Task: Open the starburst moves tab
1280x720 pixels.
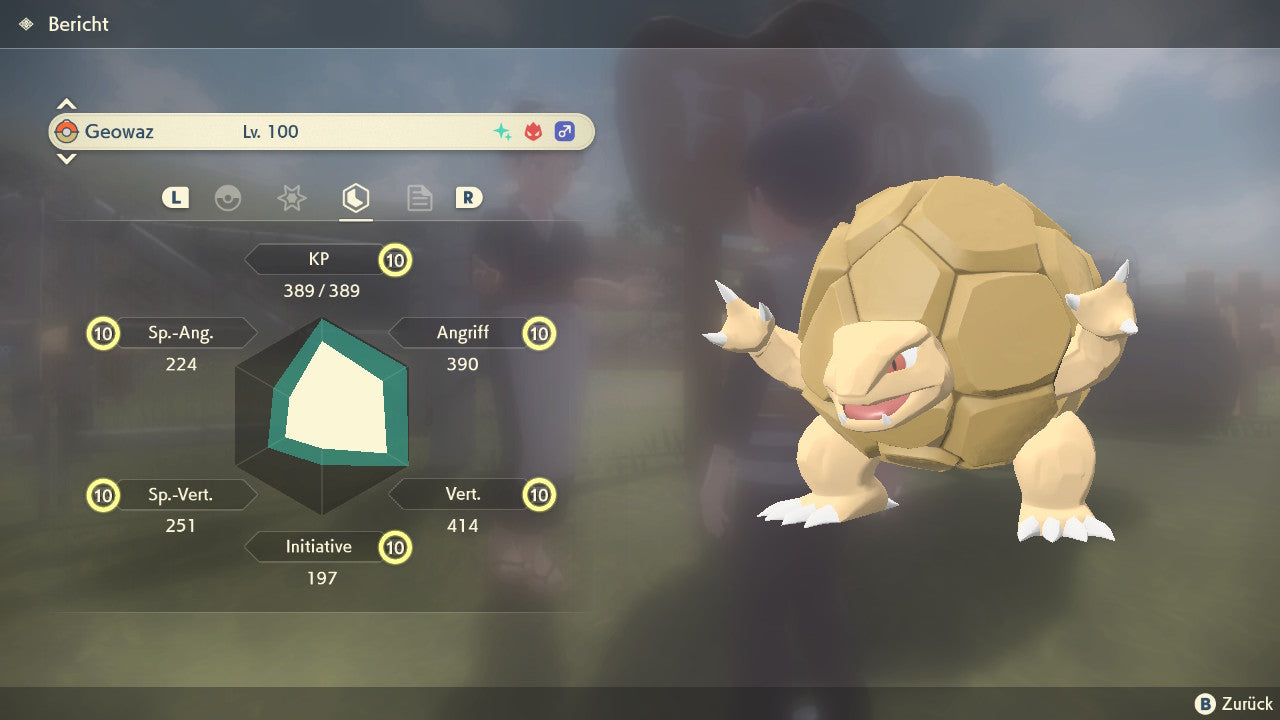Action: point(291,199)
